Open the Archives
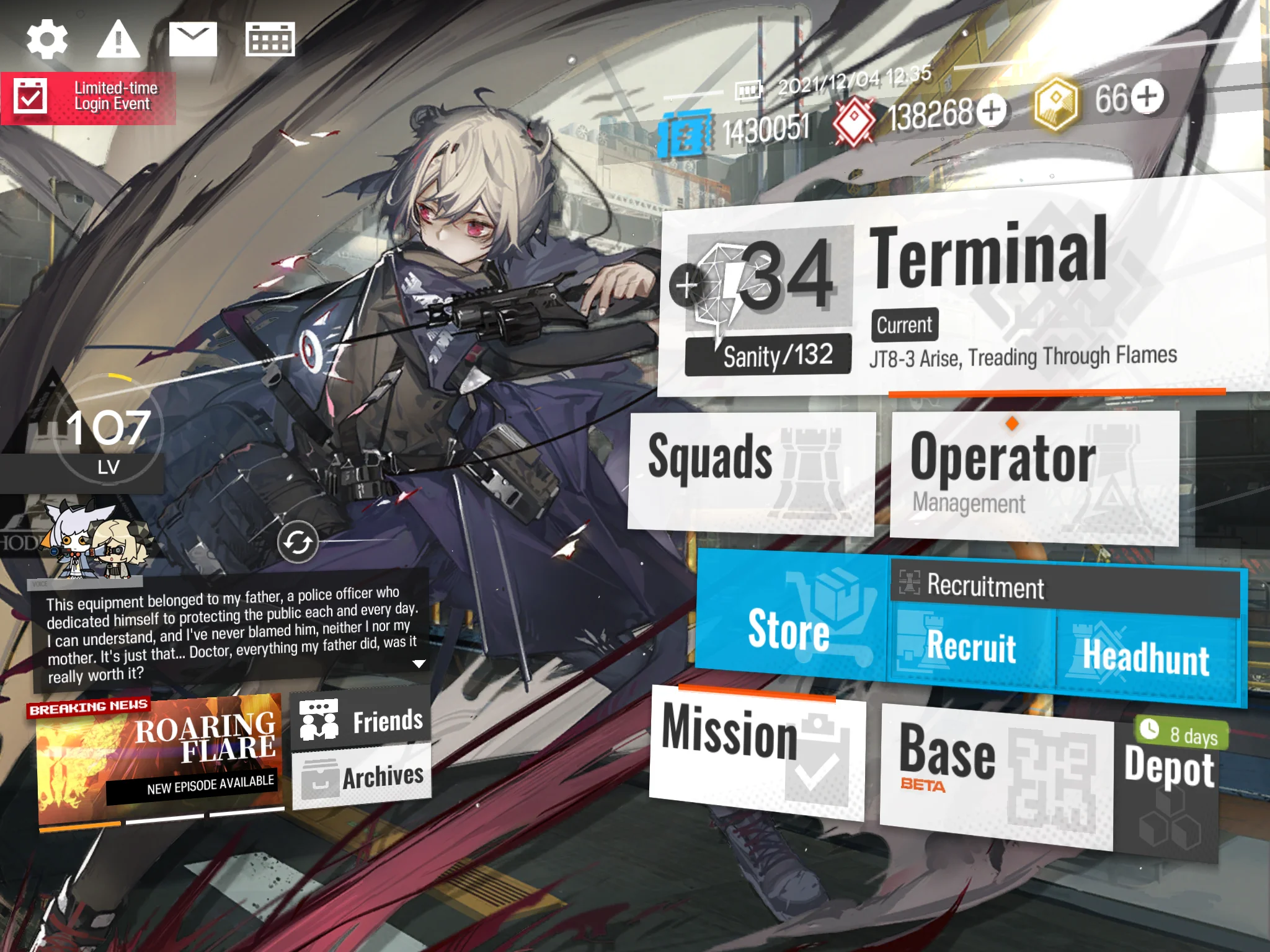 click(362, 777)
